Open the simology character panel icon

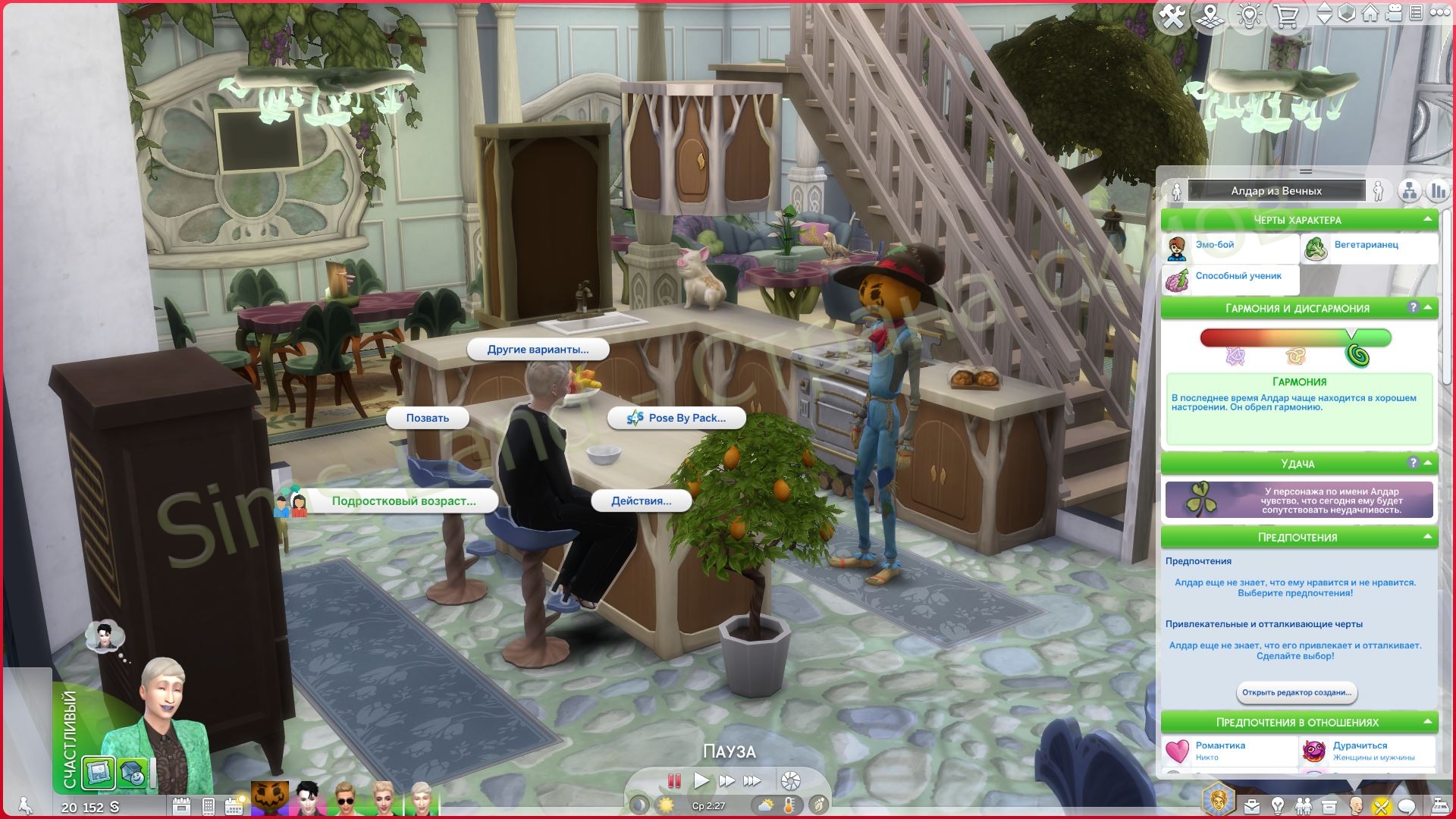pyautogui.click(x=1357, y=805)
